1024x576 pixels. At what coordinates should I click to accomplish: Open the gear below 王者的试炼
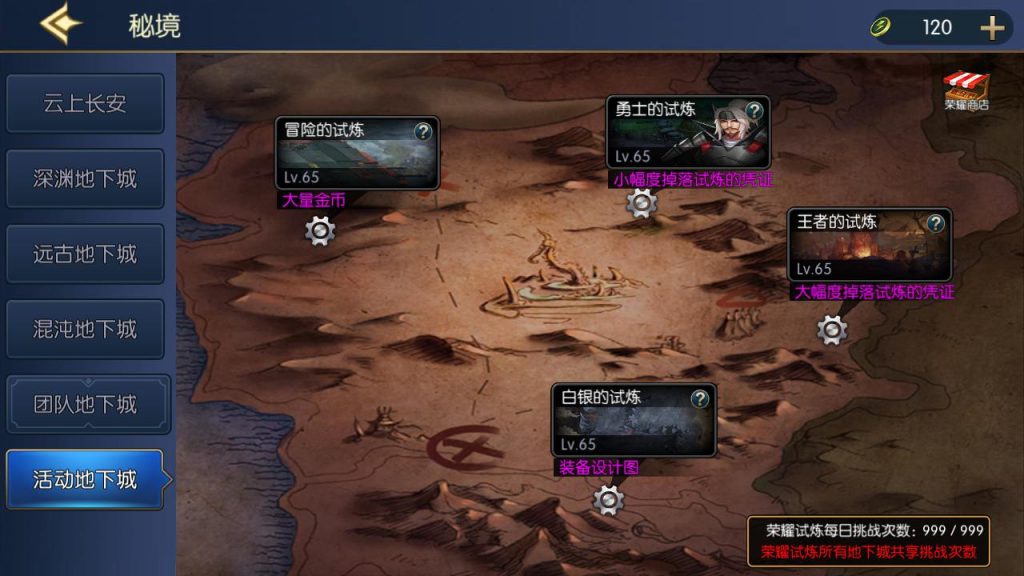[832, 329]
